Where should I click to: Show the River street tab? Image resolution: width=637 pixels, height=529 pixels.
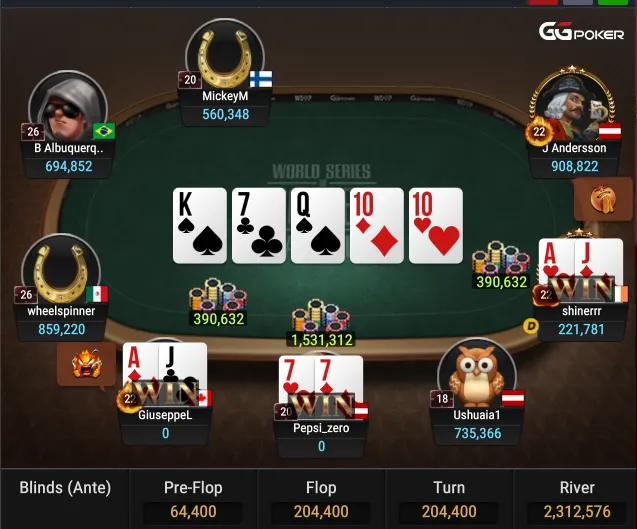coord(576,498)
